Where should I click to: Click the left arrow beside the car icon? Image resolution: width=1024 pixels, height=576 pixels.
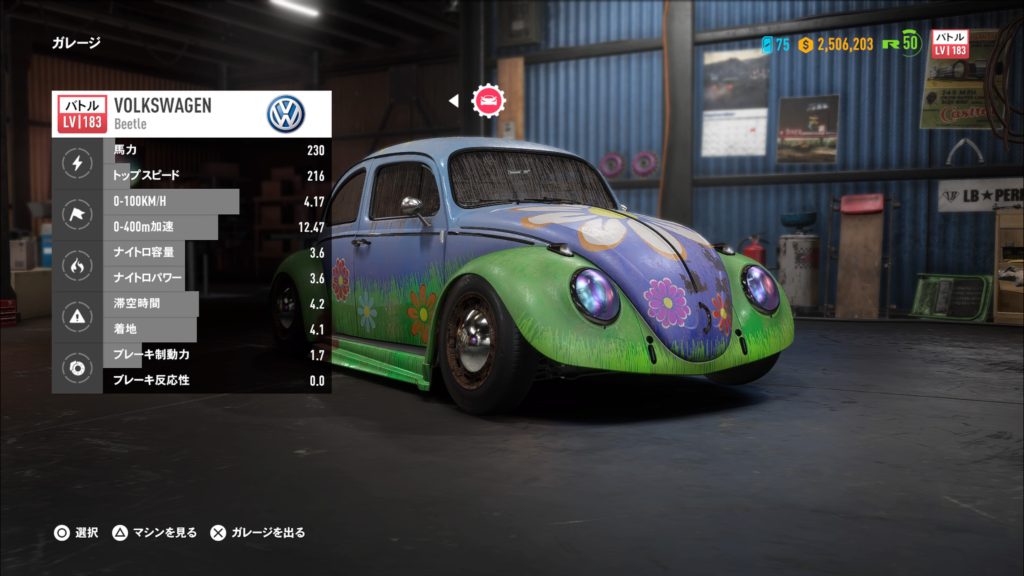[453, 100]
